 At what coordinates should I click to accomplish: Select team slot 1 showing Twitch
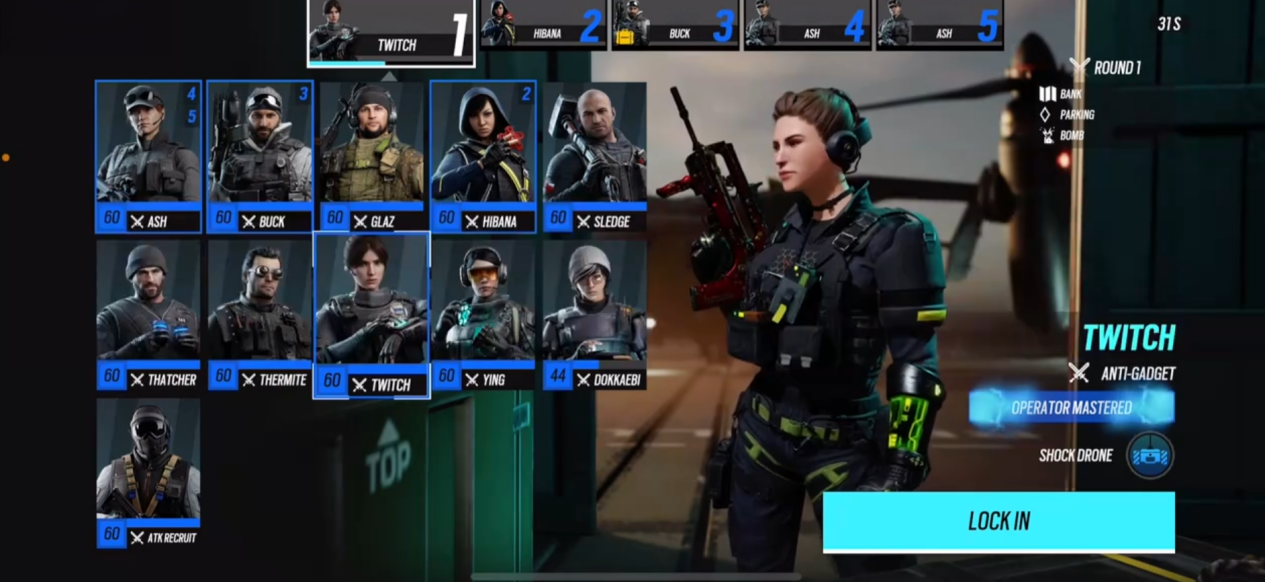pos(391,32)
